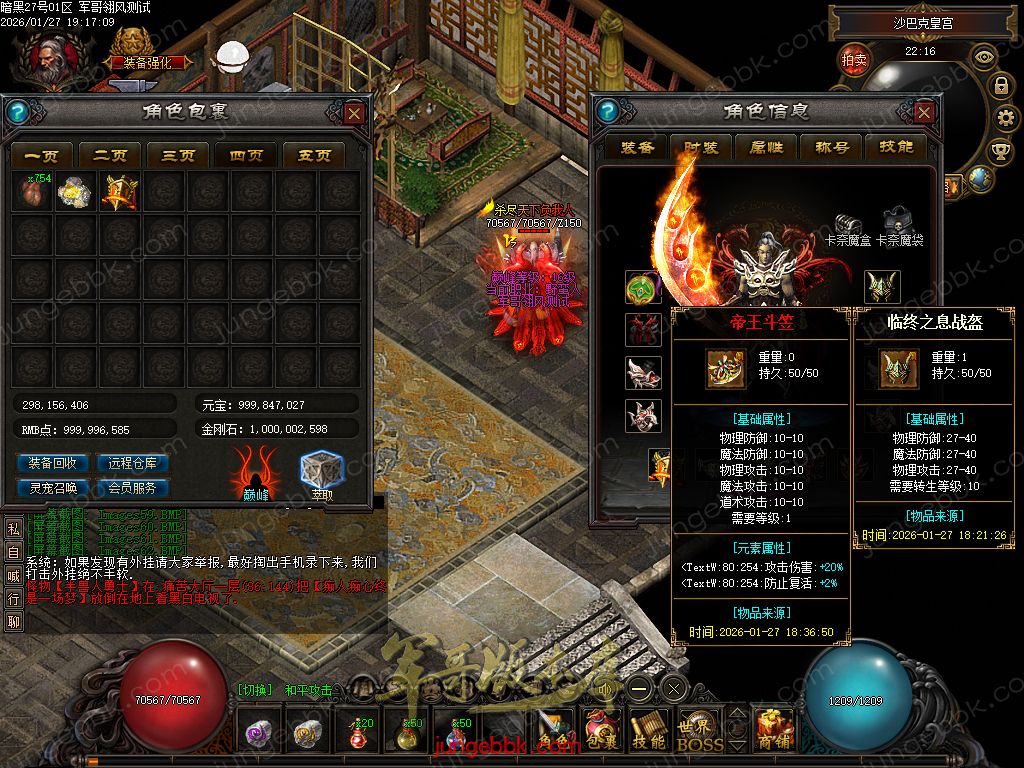Image resolution: width=1024 pixels, height=768 pixels.
Task: Click the 装备强化 equipment enhance button
Action: click(x=152, y=61)
